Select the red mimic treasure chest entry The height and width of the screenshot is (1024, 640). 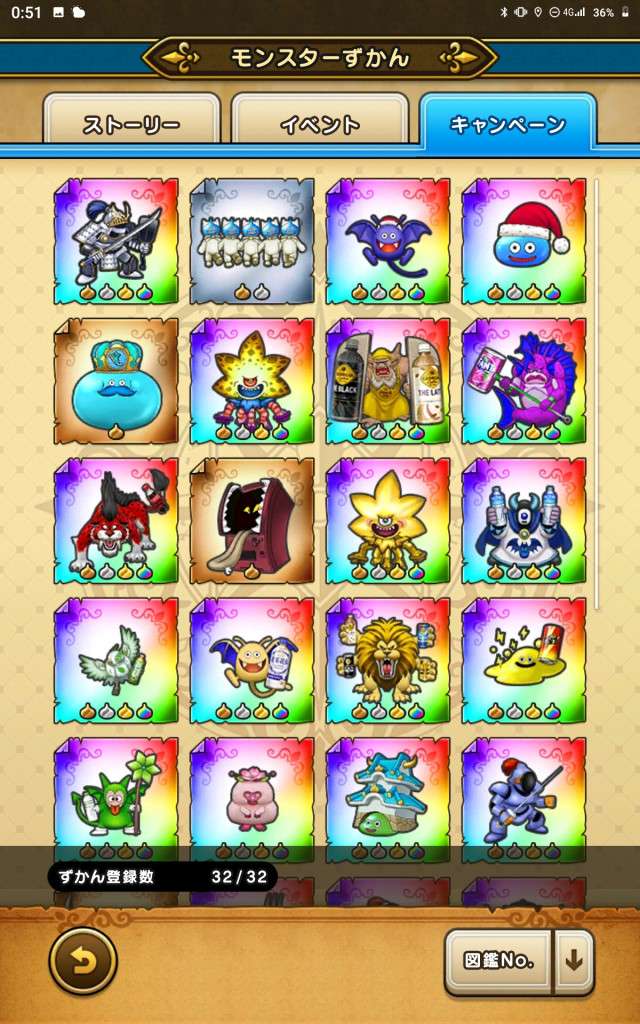click(252, 521)
